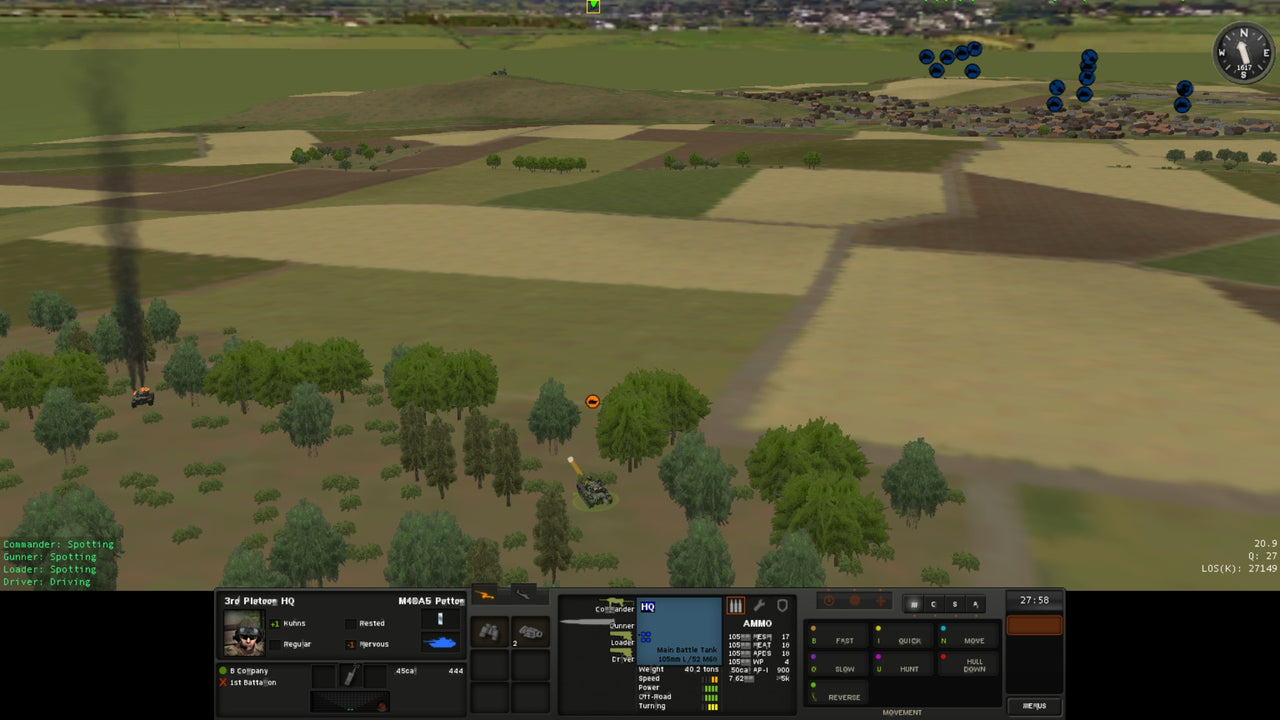The image size is (1280, 720).
Task: Open the Special commands tab
Action: (x=954, y=604)
